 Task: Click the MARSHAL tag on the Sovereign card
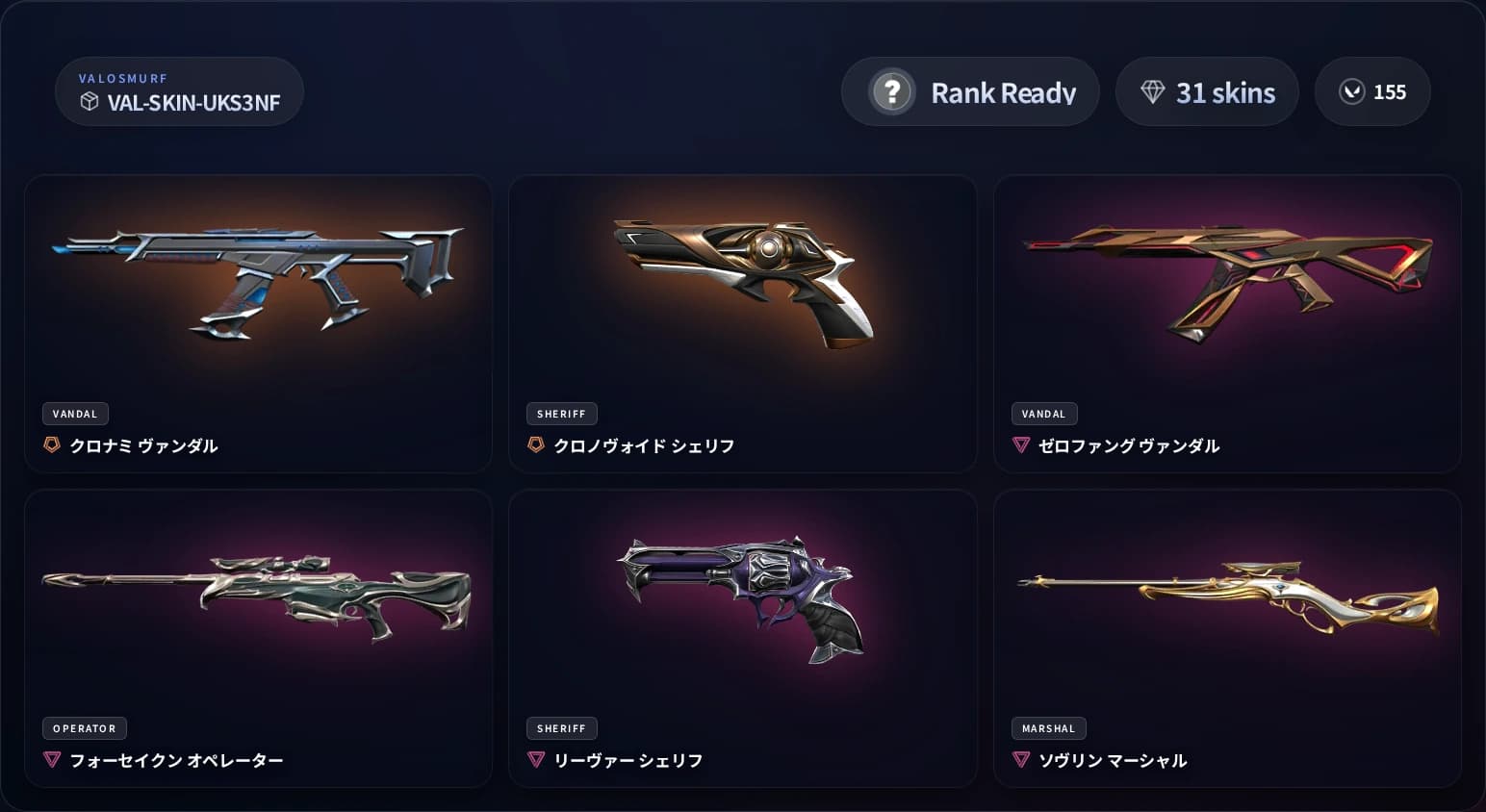[x=1048, y=728]
